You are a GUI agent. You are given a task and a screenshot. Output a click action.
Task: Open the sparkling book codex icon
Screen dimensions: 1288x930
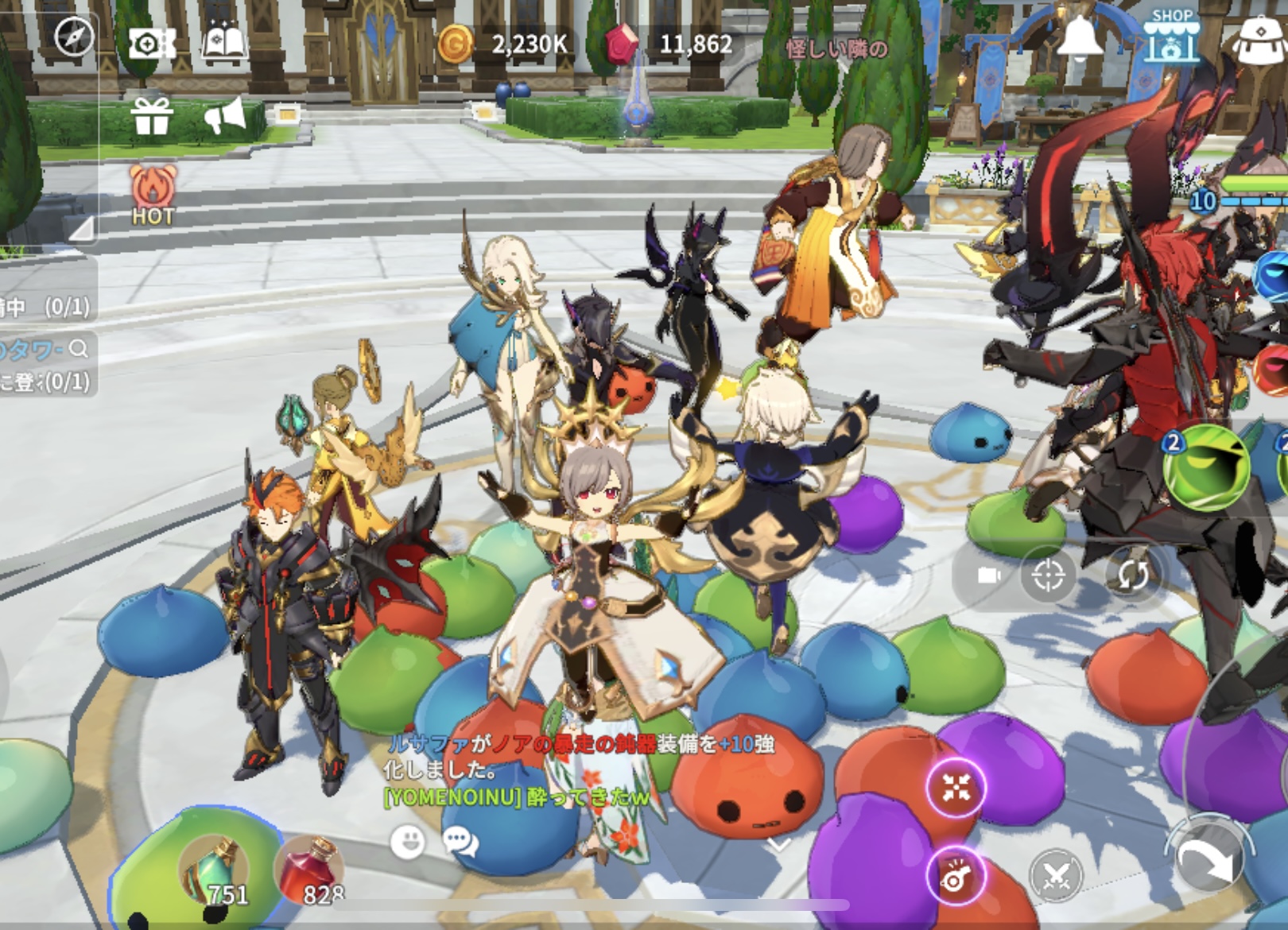click(x=225, y=43)
